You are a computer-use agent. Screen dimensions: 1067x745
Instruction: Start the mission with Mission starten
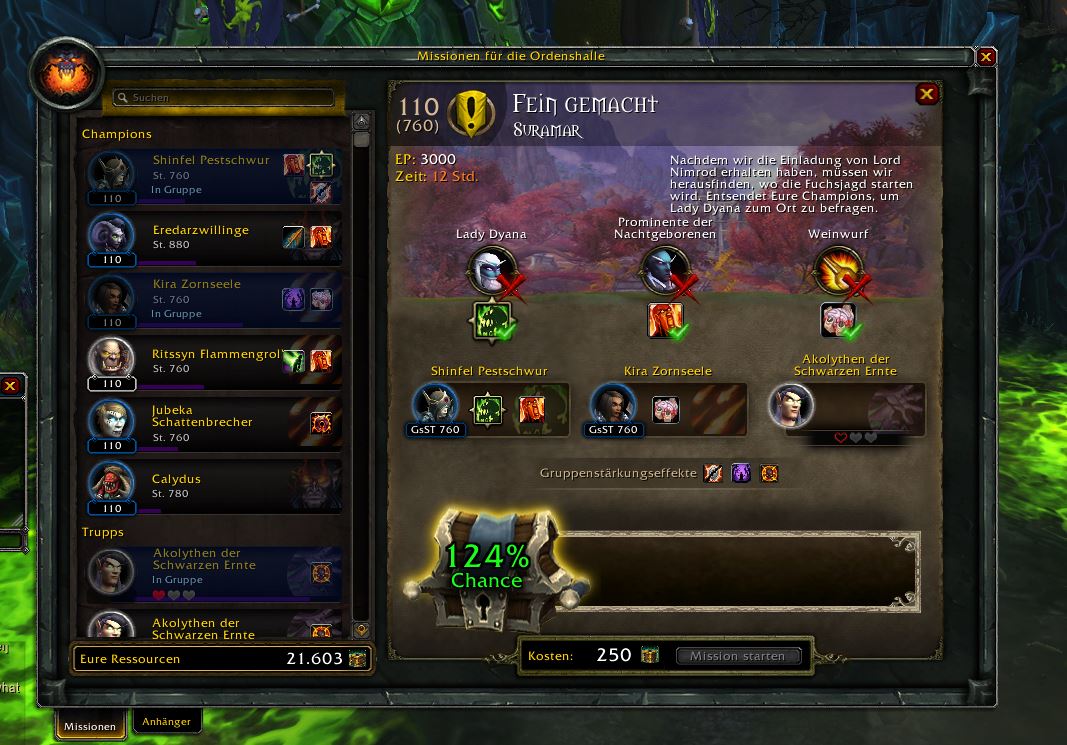(x=738, y=656)
